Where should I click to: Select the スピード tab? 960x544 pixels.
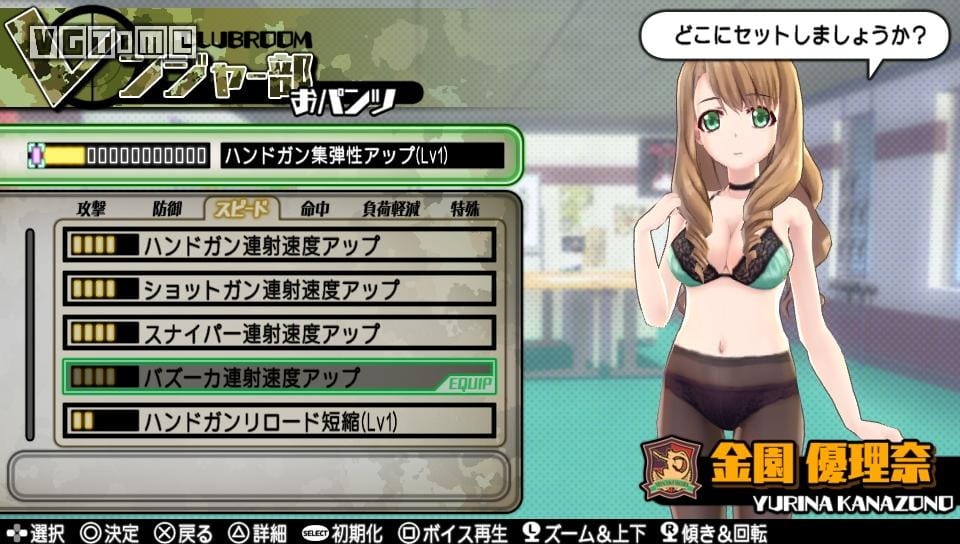242,209
